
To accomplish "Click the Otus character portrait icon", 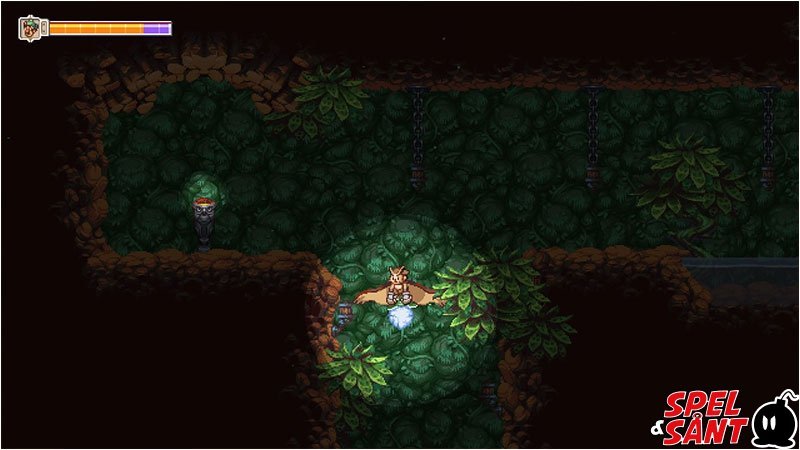I will click(31, 28).
